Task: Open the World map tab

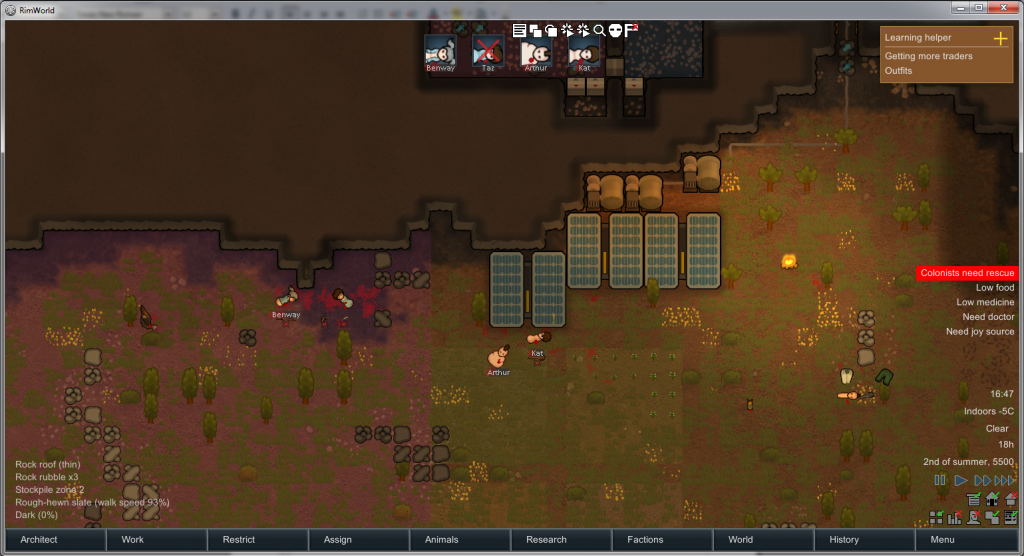Action: coord(764,540)
